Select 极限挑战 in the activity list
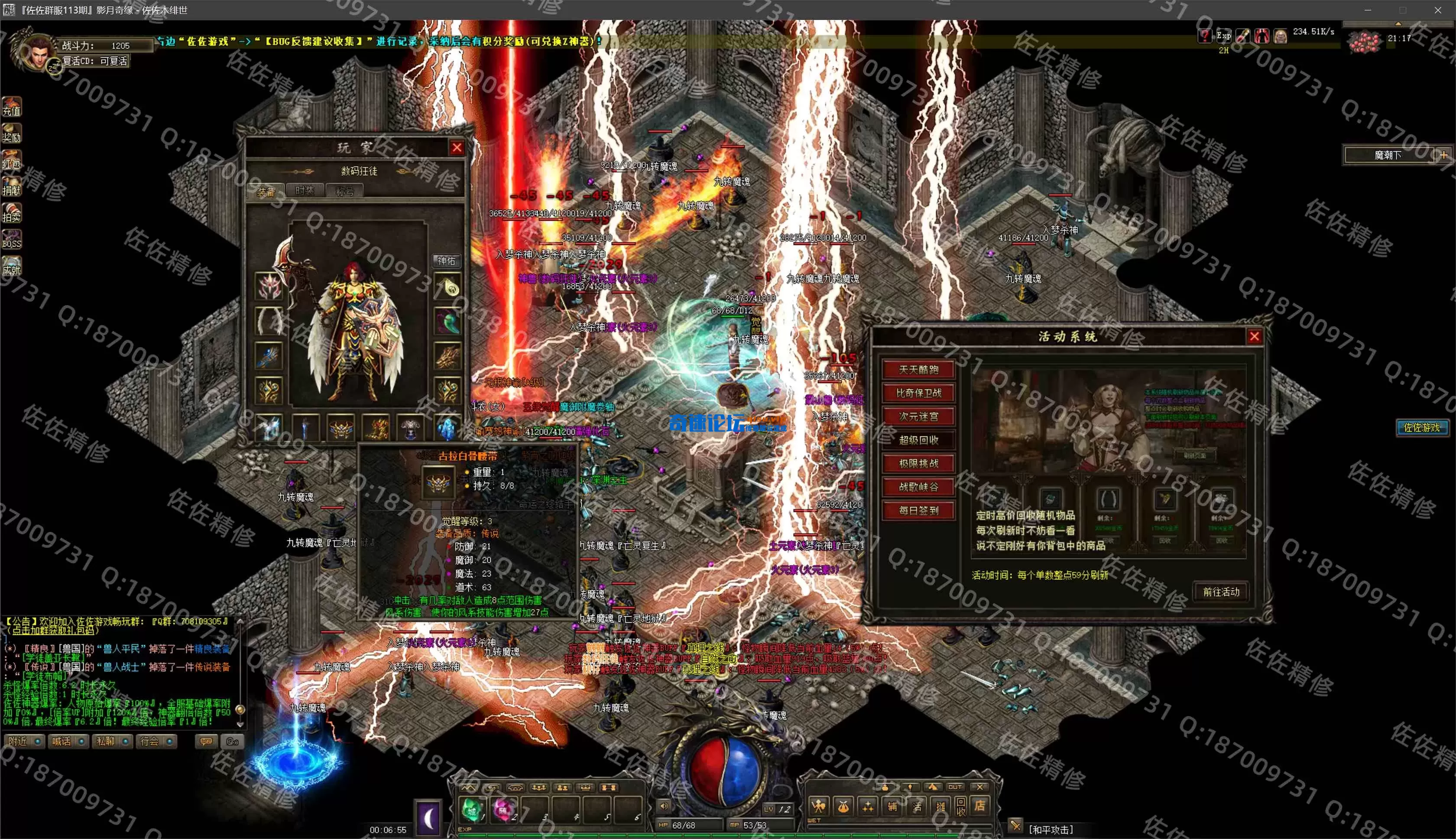Viewport: 1456px width, 839px height. click(x=918, y=463)
